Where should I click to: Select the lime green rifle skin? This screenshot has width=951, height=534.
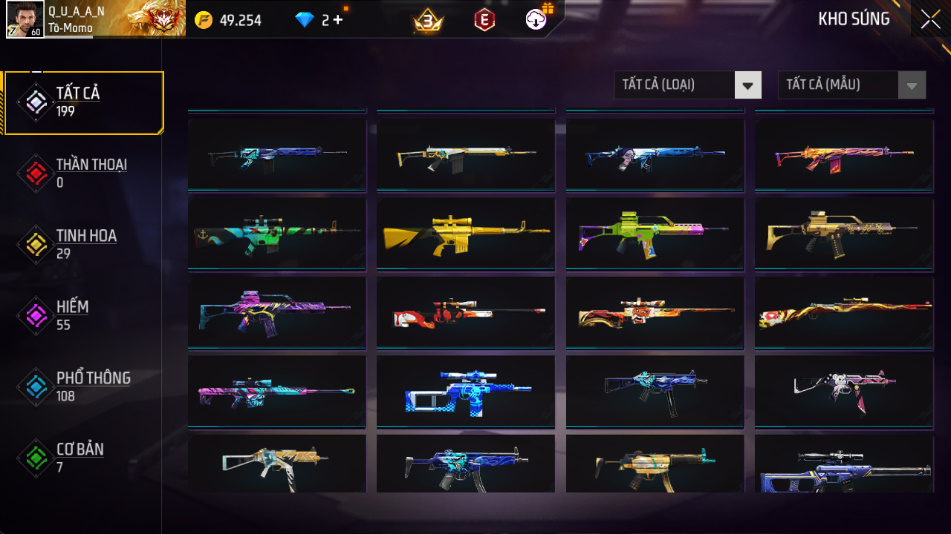pos(654,231)
